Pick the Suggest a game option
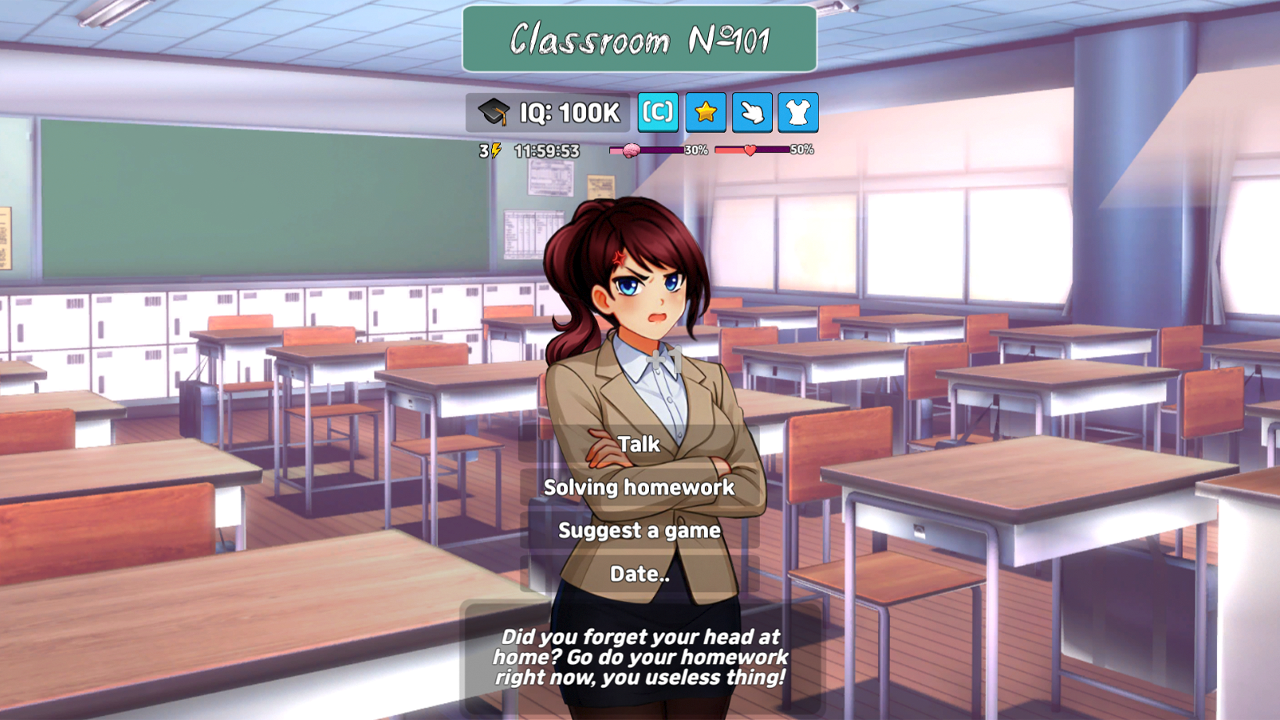The height and width of the screenshot is (720, 1280). point(639,531)
